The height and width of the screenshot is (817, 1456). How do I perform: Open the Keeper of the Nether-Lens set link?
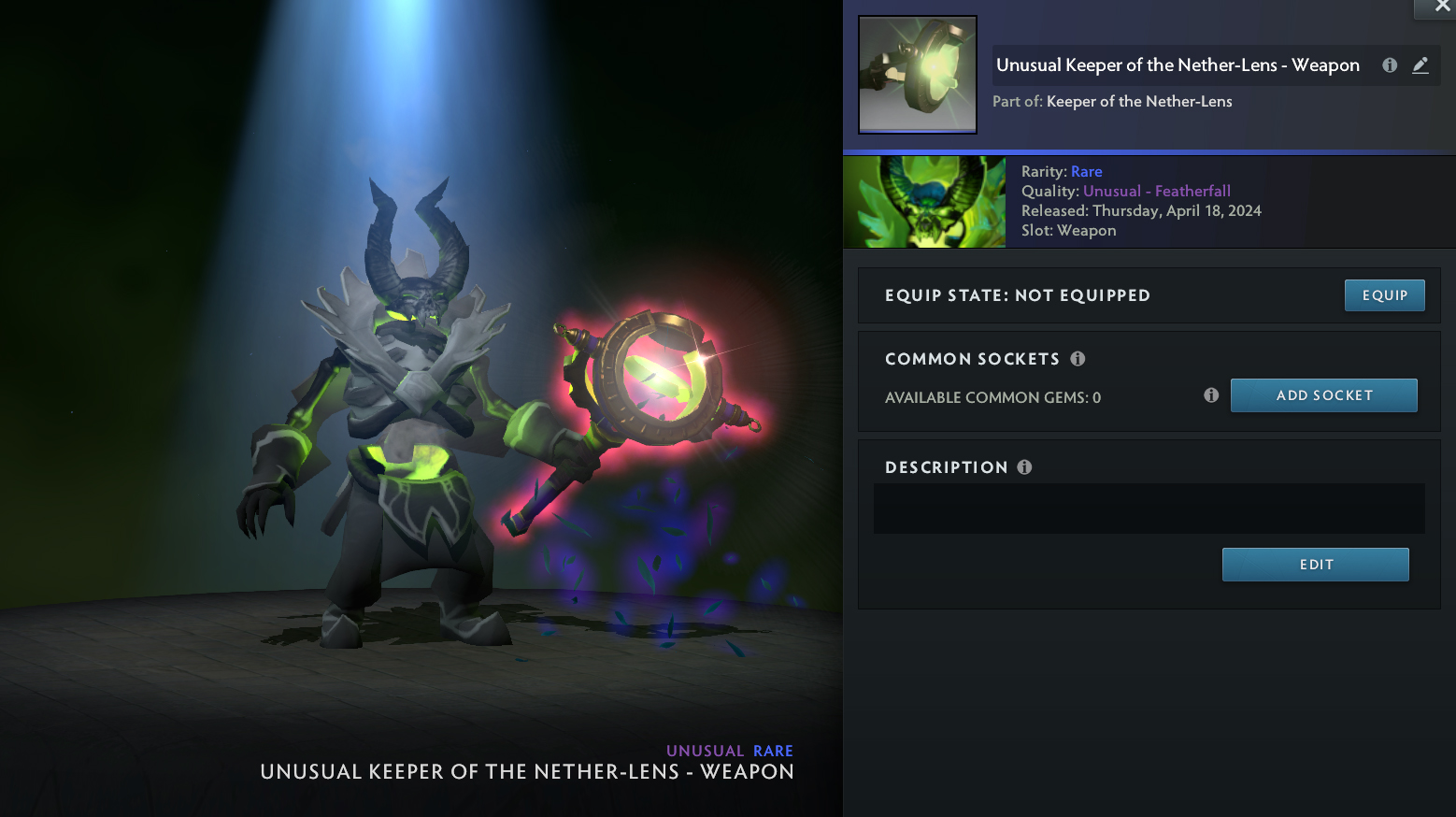click(x=1139, y=102)
